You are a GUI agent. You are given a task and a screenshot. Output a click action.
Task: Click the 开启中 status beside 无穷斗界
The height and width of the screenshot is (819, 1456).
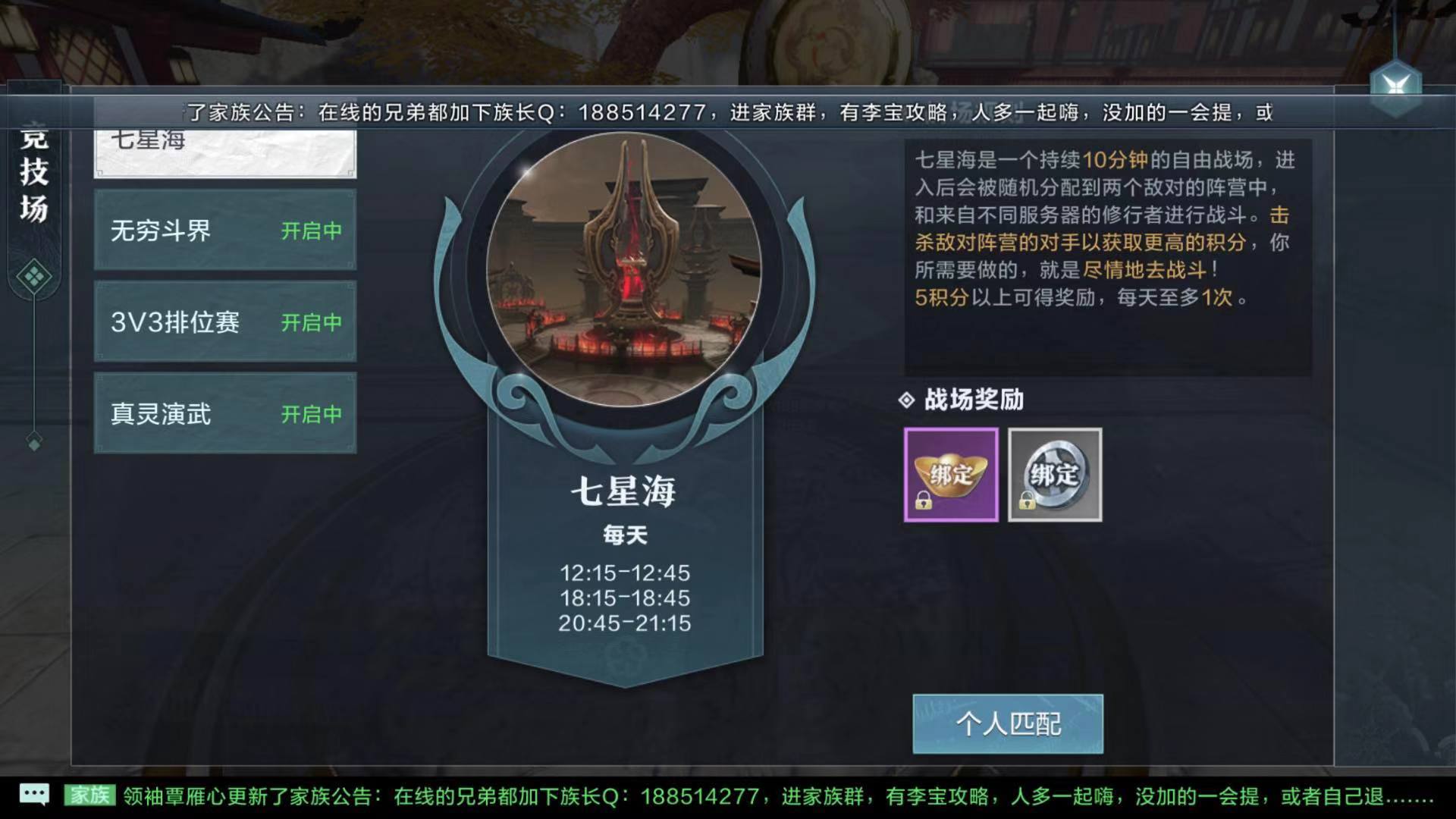point(312,230)
